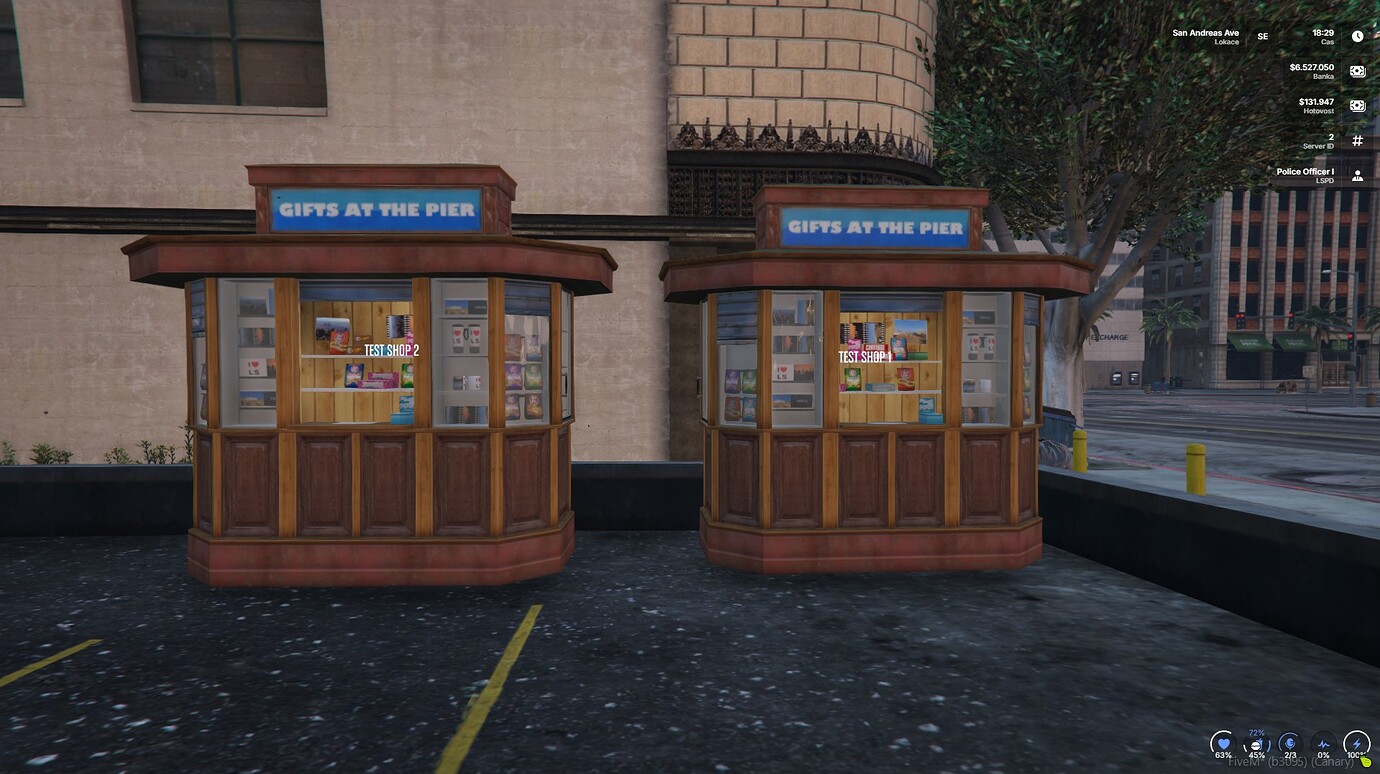The image size is (1380, 774).
Task: Toggle the SE compass heading indicator
Action: (1261, 36)
